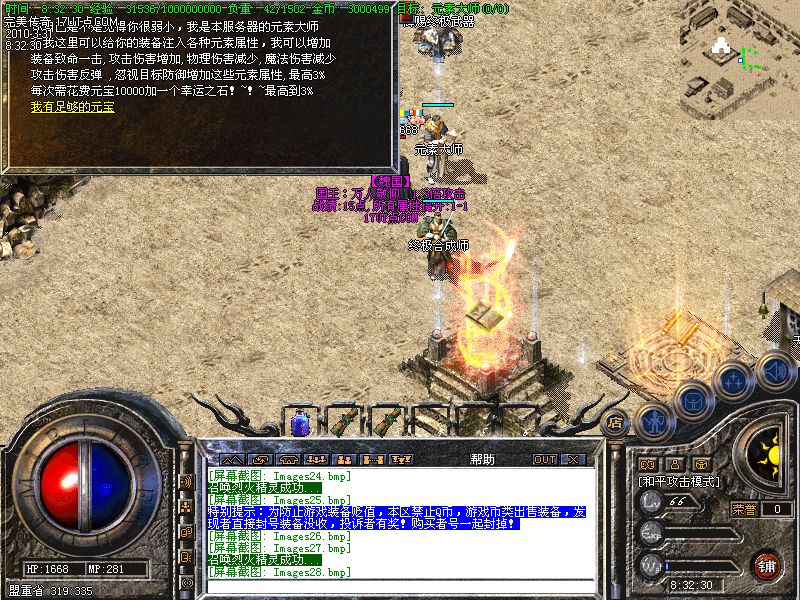Click the 荣誉 honor label
This screenshot has height=600, width=800.
point(744,509)
